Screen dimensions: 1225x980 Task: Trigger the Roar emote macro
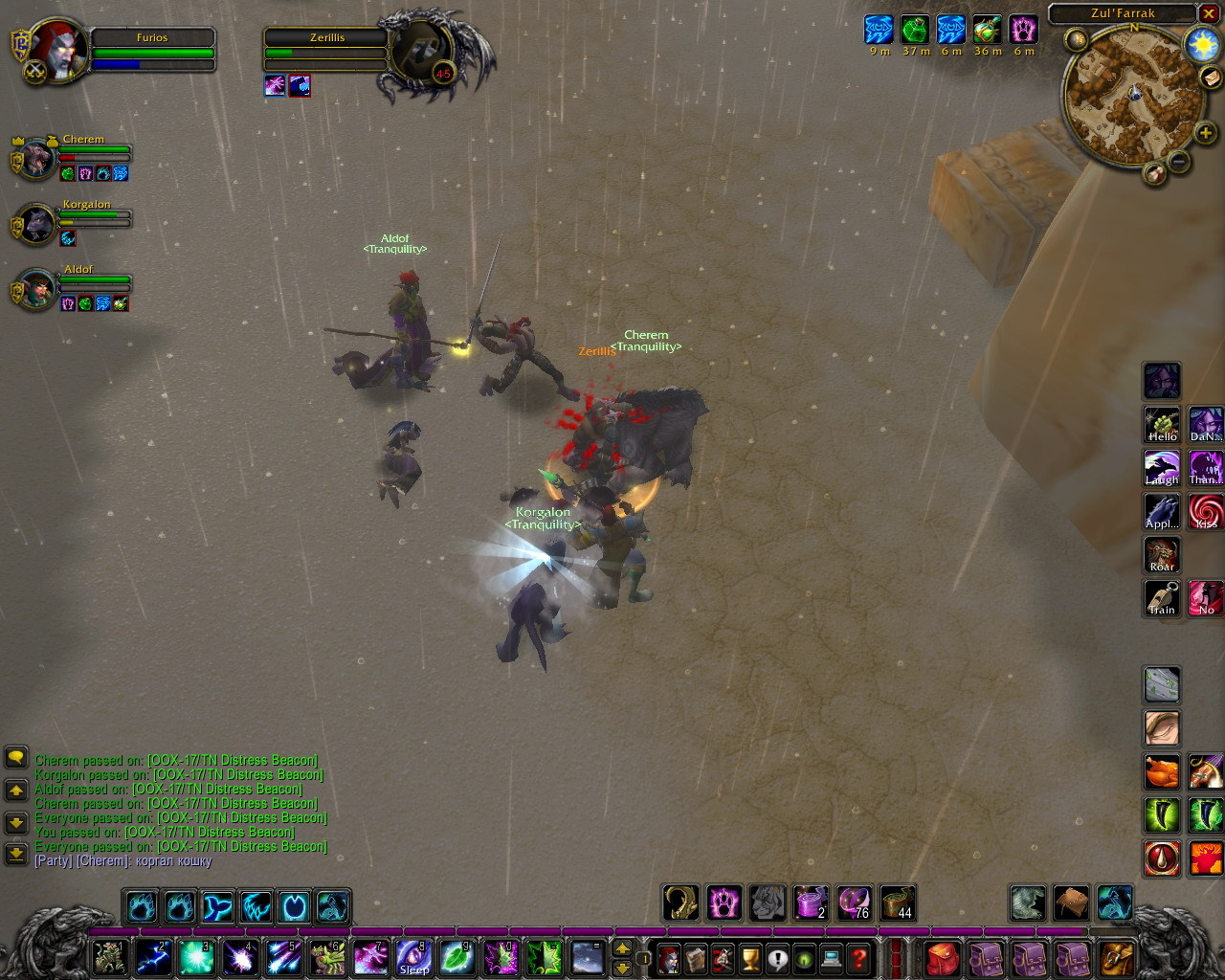coord(1162,555)
